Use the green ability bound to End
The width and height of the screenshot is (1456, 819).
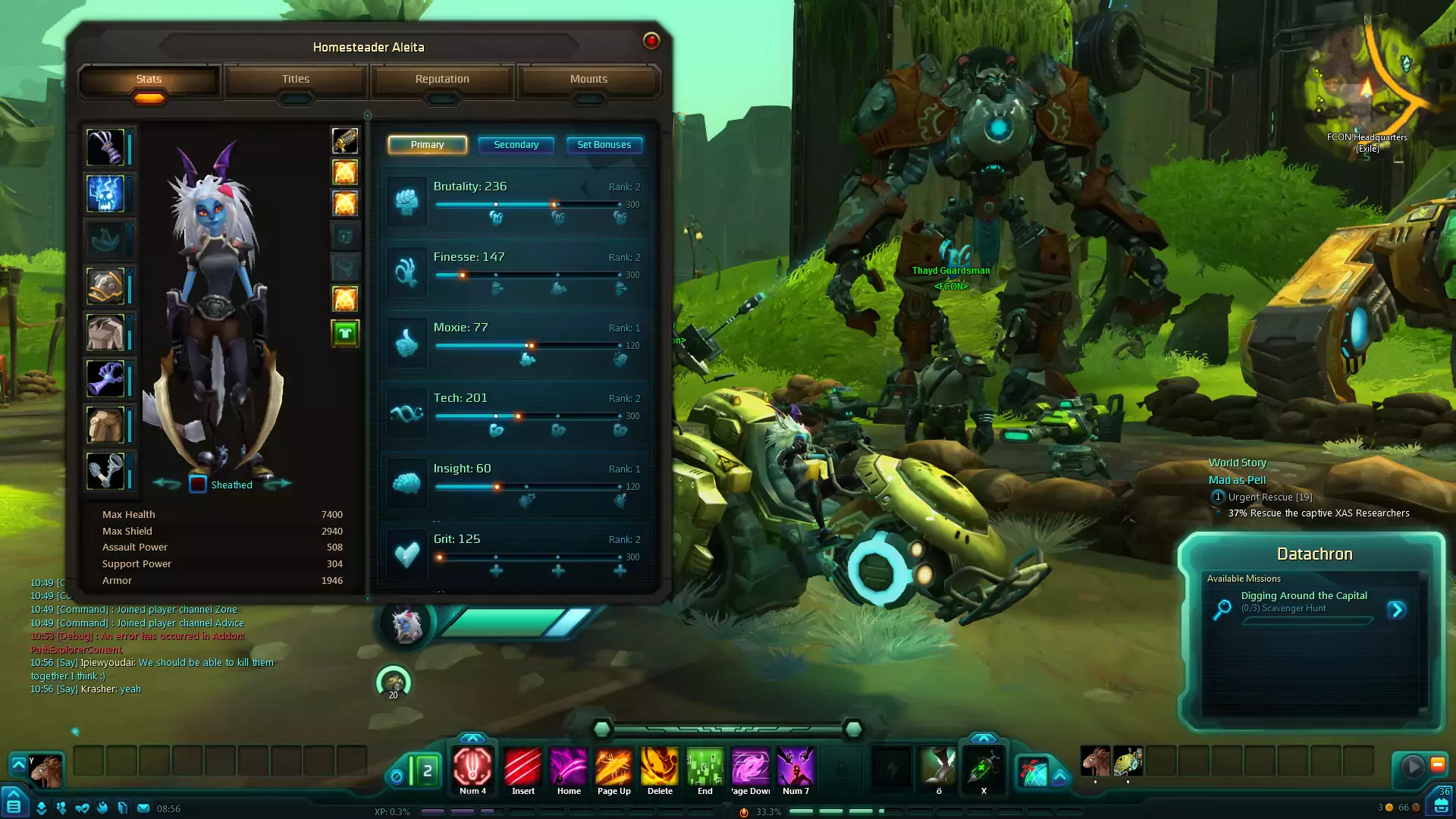(704, 767)
